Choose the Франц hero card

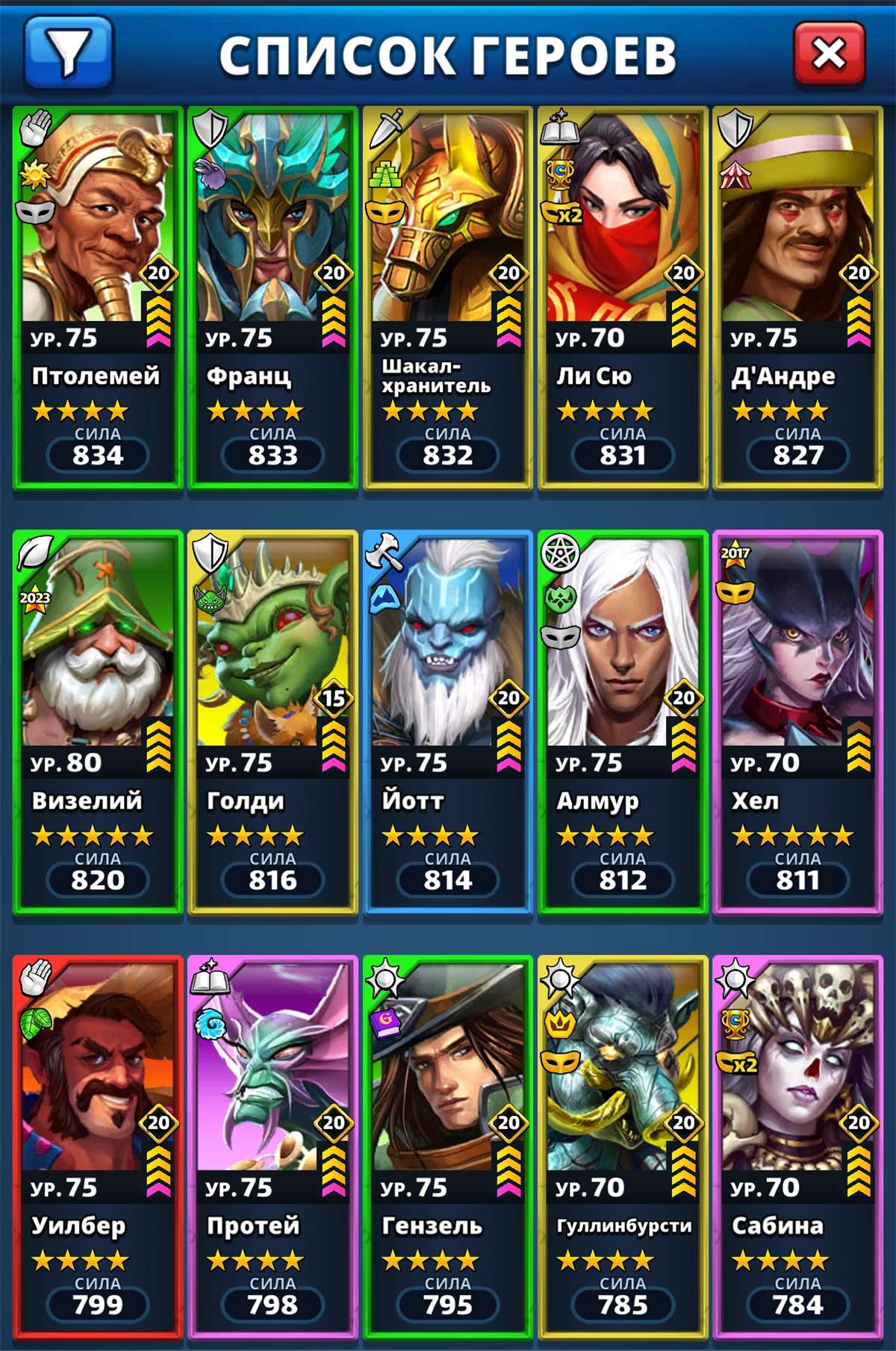click(x=273, y=299)
